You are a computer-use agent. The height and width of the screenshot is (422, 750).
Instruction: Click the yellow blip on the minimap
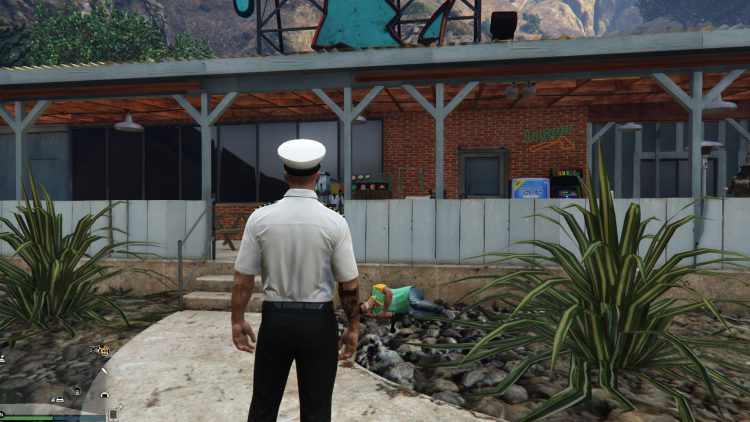click(x=104, y=351)
